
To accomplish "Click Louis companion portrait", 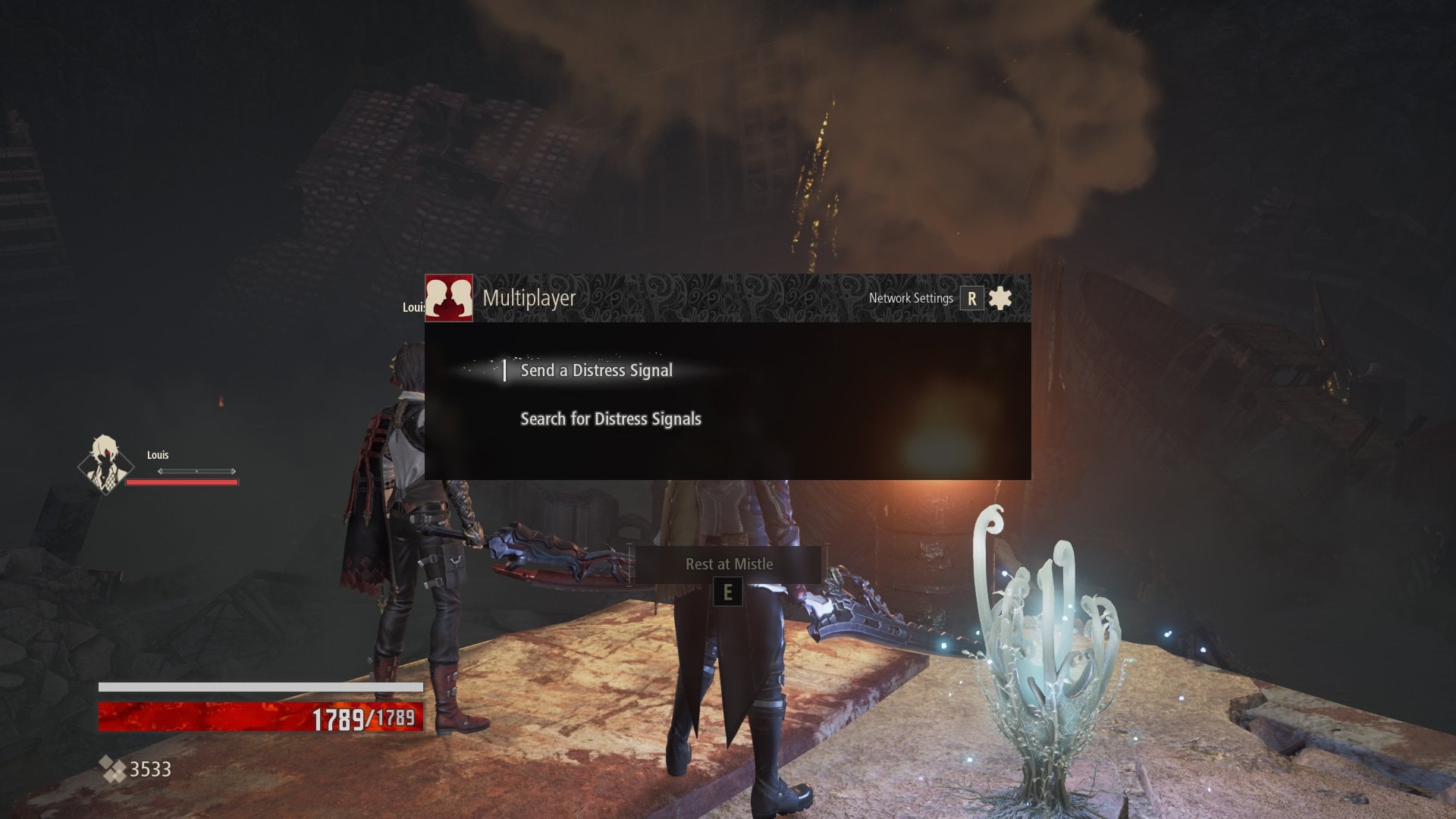I will point(105,463).
